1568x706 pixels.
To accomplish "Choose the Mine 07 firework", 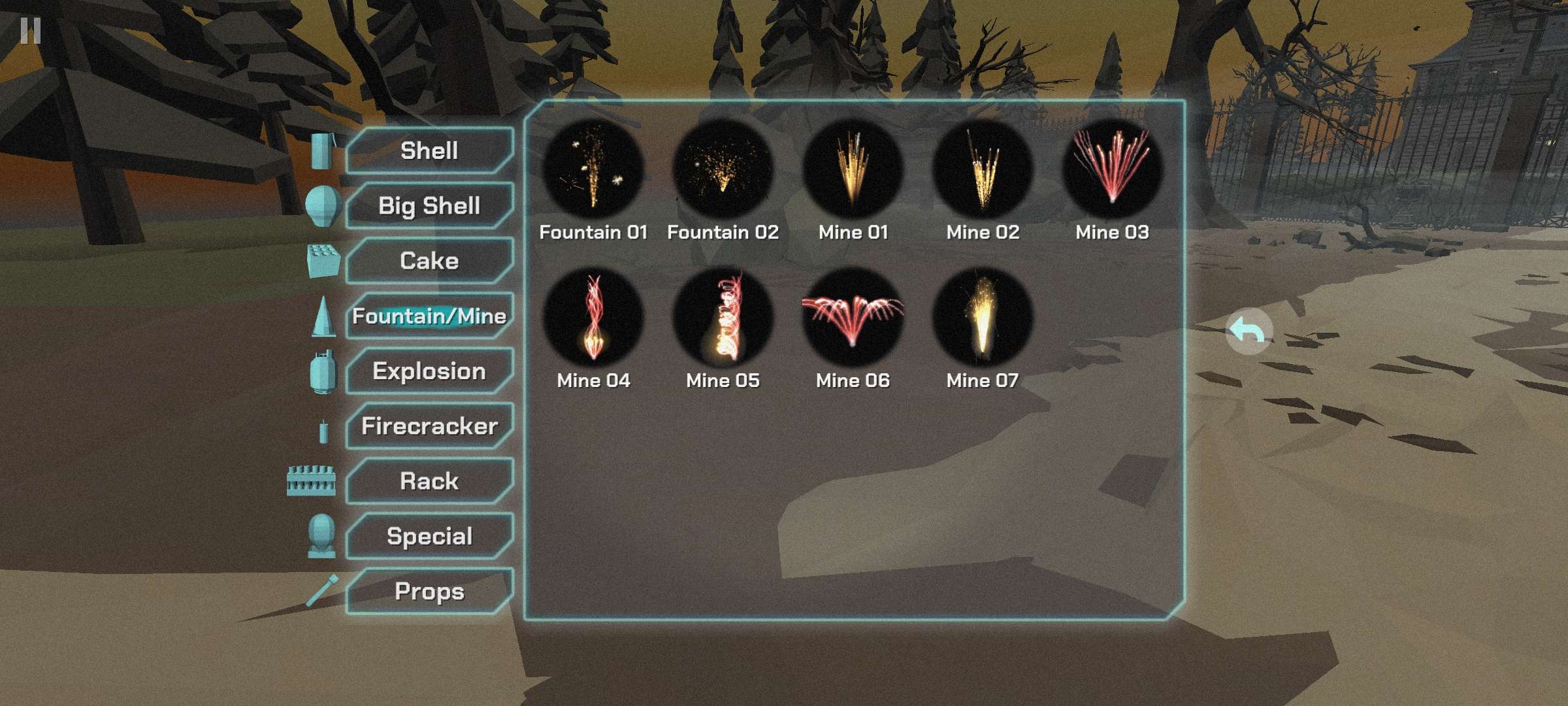I will (983, 318).
